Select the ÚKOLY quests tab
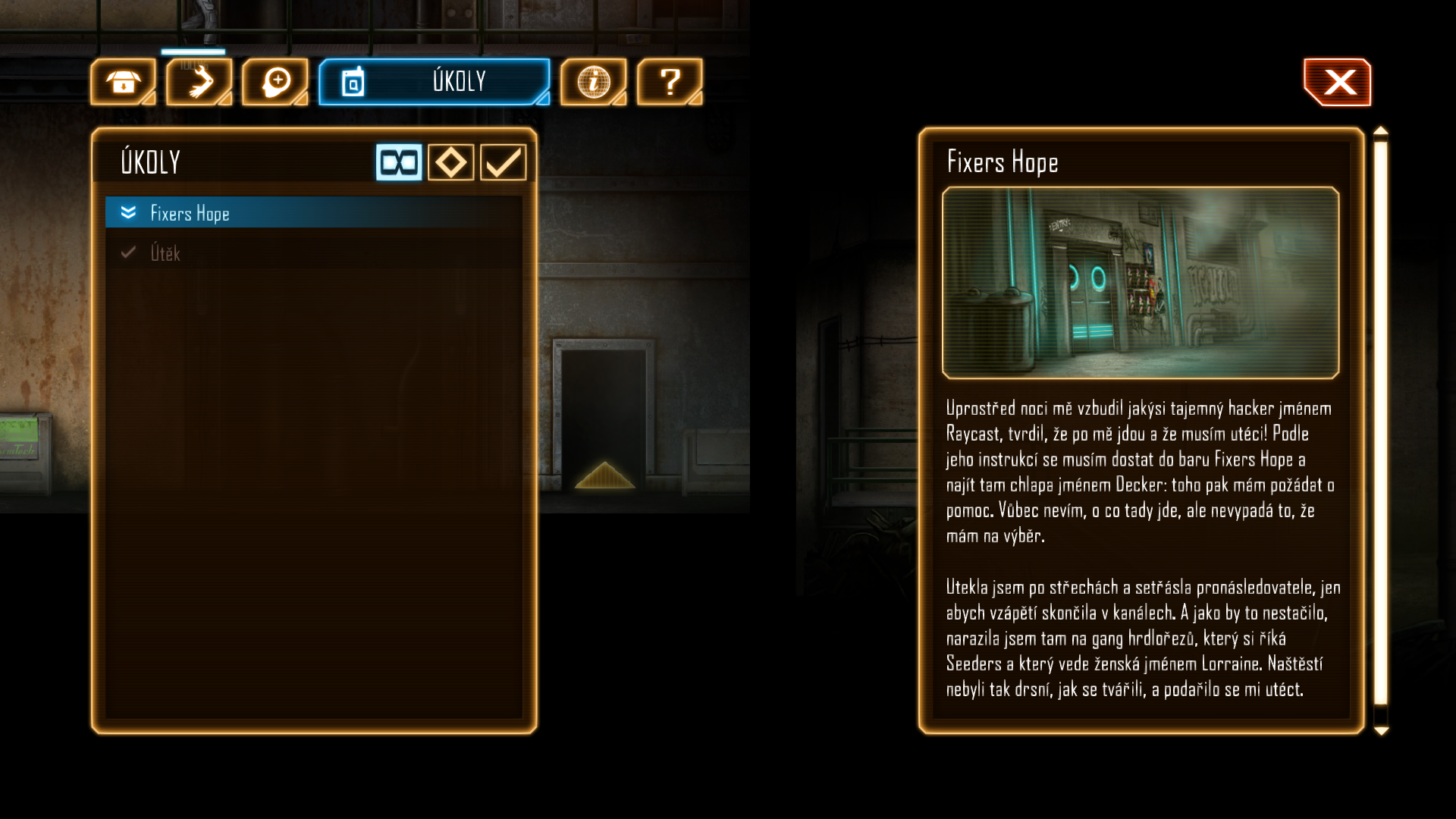 coord(435,82)
